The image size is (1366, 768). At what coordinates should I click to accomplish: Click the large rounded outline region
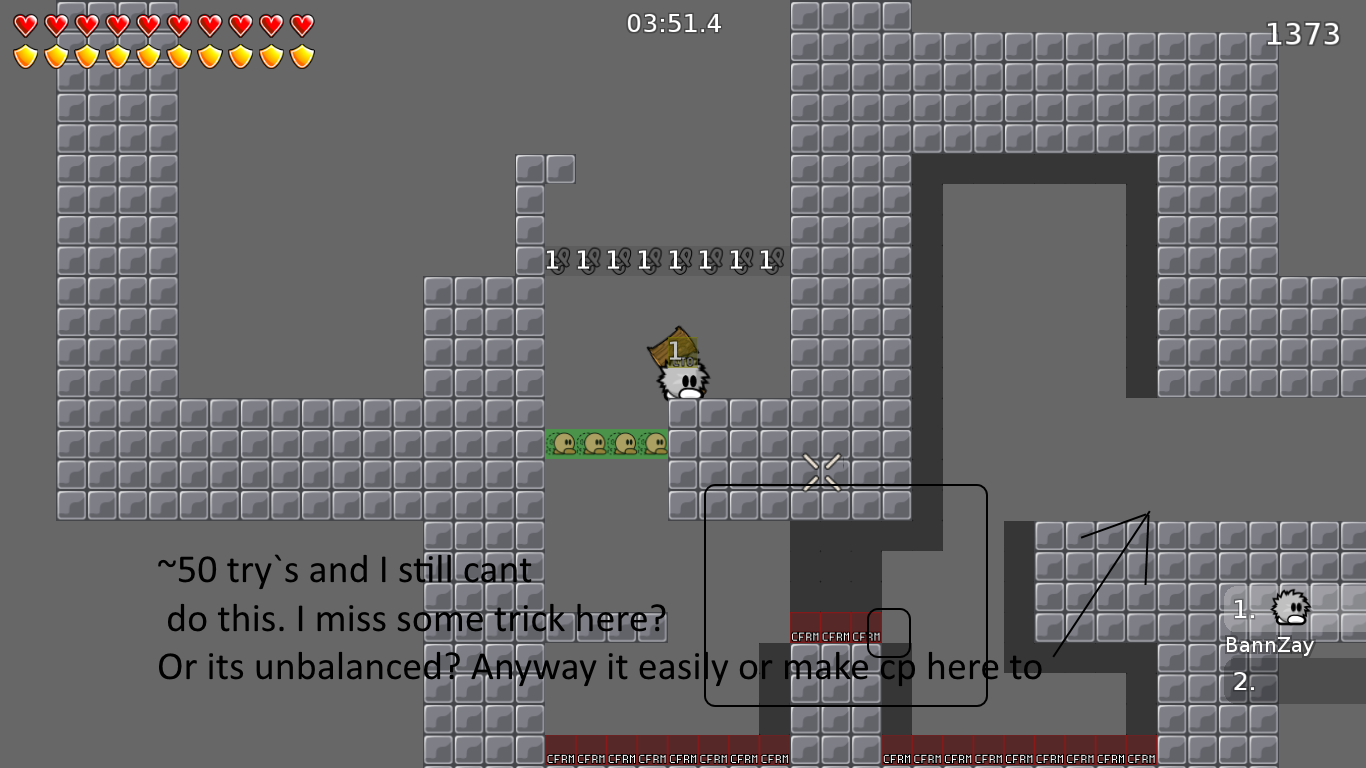click(x=845, y=595)
